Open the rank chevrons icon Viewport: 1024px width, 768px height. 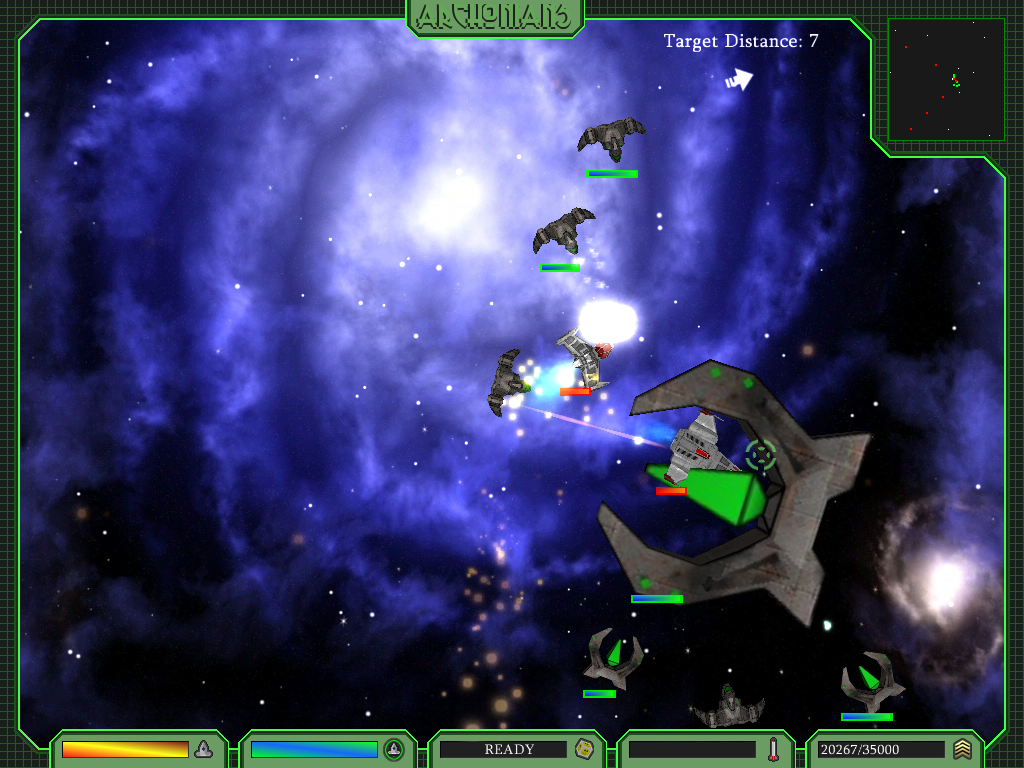962,749
